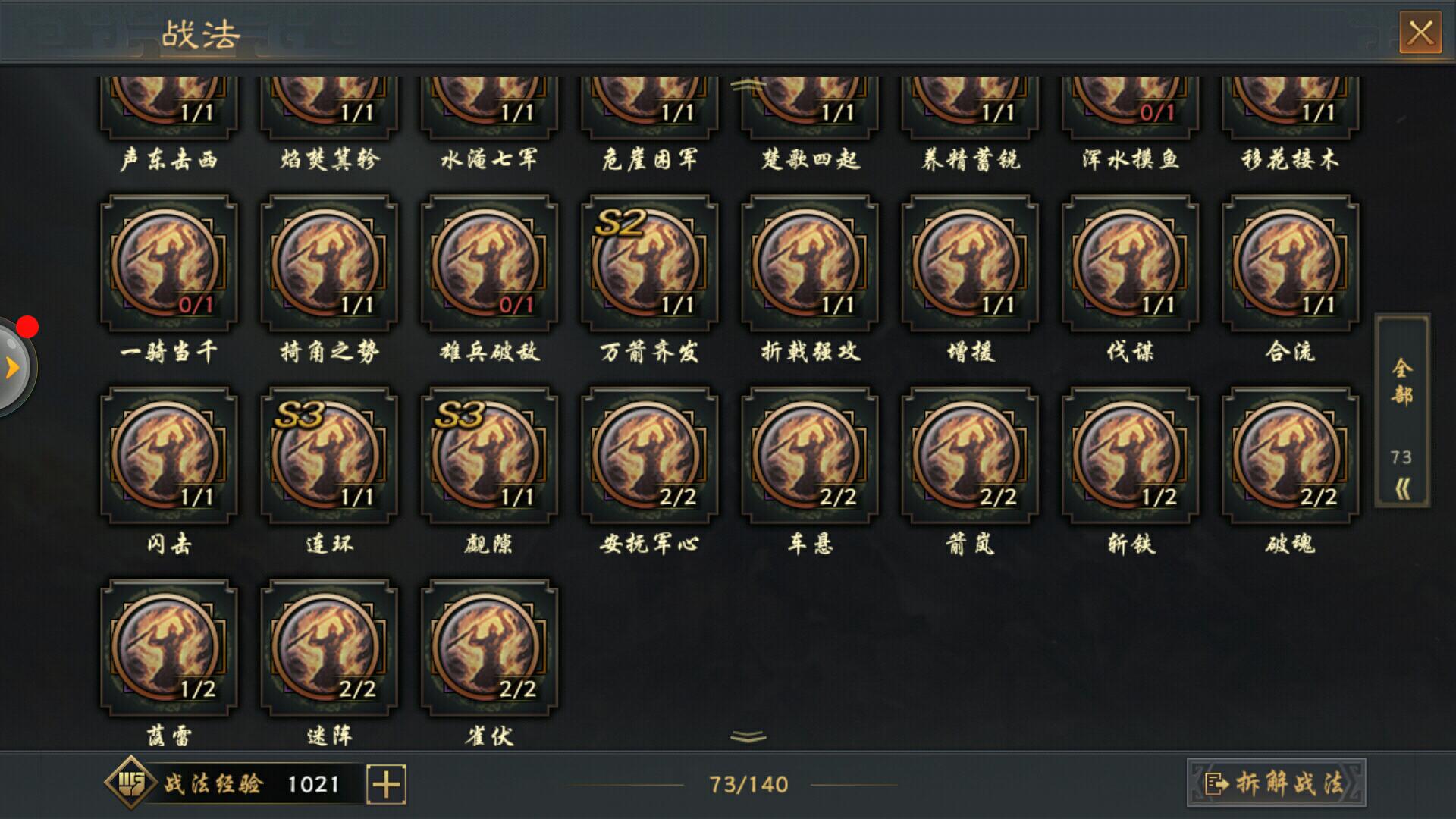Open the 觑隙 S3 tactic
Image resolution: width=1456 pixels, height=819 pixels.
click(488, 455)
